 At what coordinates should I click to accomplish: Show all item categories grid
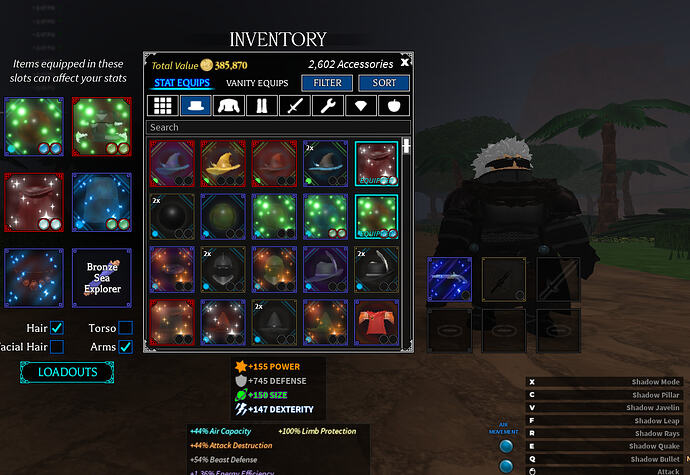click(x=162, y=106)
